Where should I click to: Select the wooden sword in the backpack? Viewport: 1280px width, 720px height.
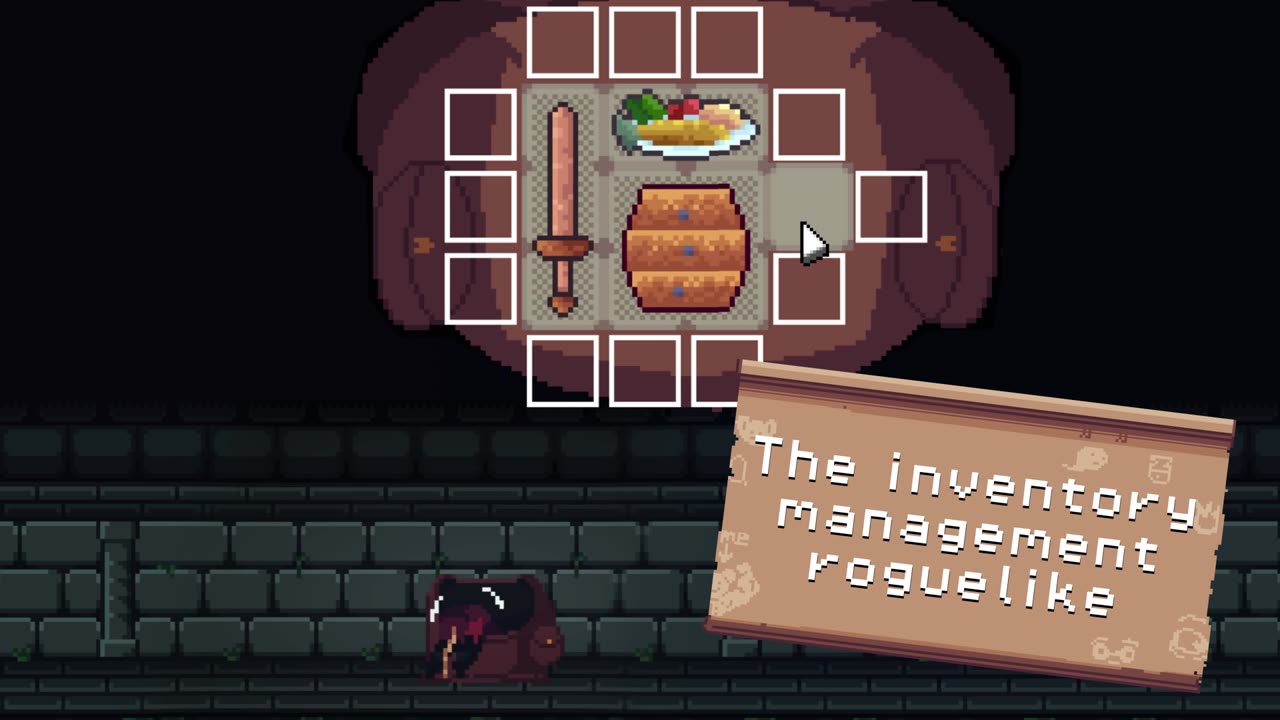pyautogui.click(x=563, y=207)
